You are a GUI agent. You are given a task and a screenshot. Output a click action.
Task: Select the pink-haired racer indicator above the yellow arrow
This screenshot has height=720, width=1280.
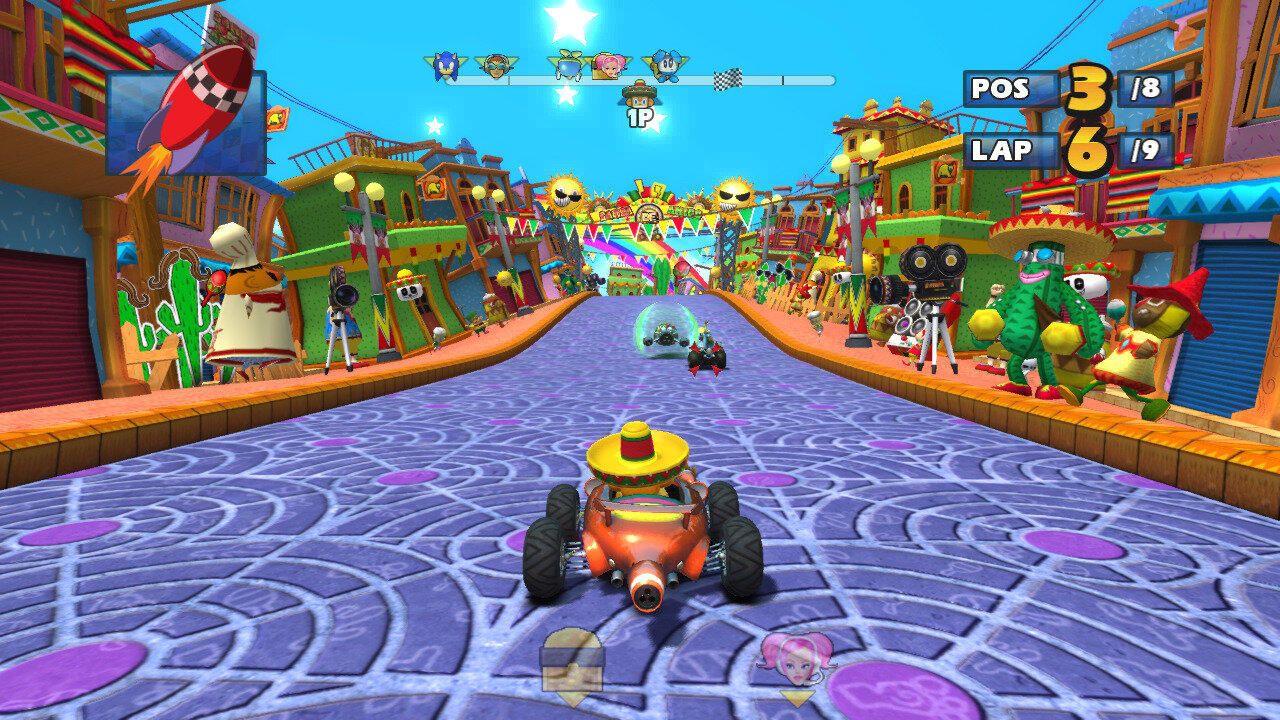[796, 657]
